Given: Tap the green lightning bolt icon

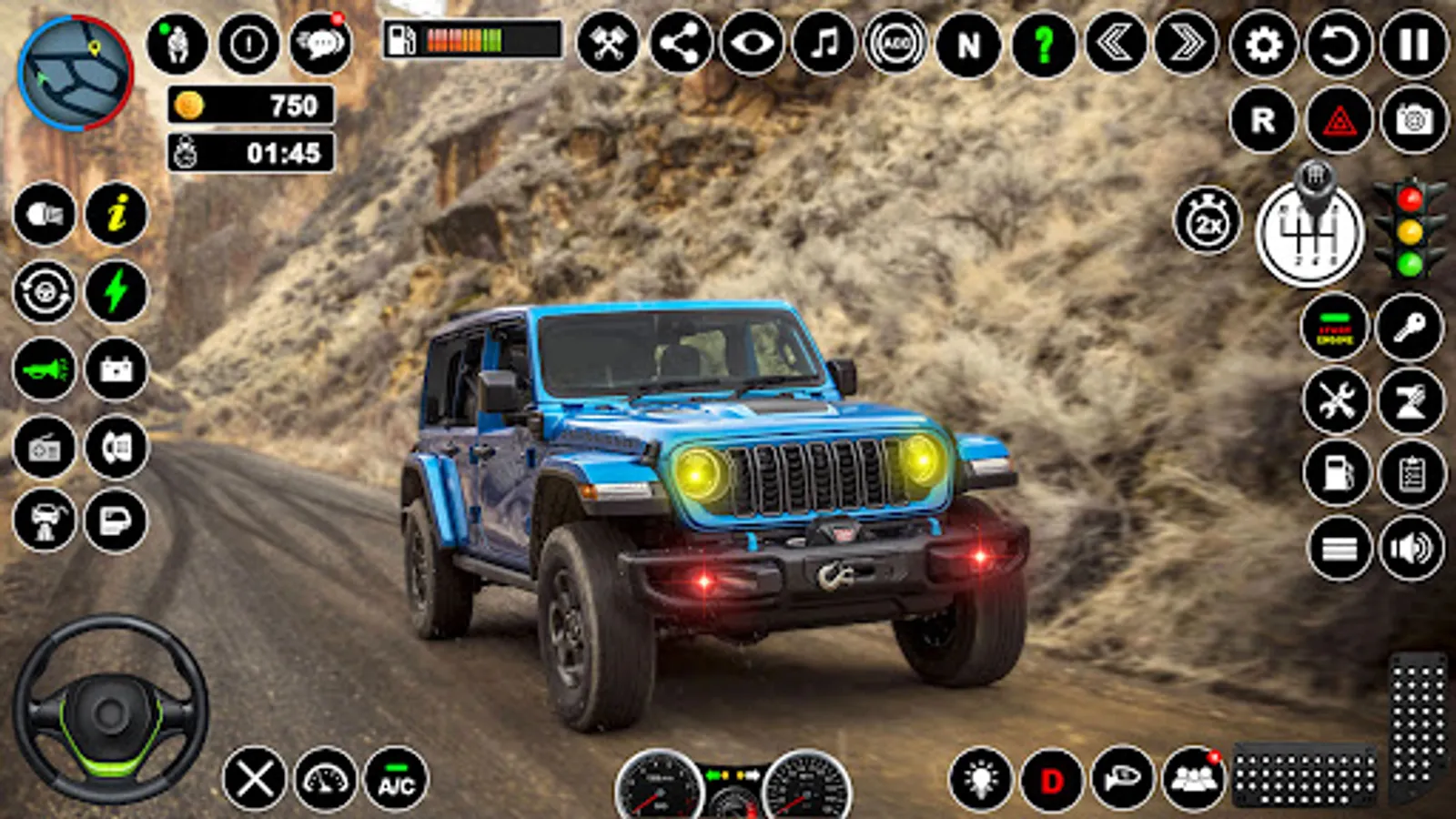Looking at the screenshot, I should 116,292.
